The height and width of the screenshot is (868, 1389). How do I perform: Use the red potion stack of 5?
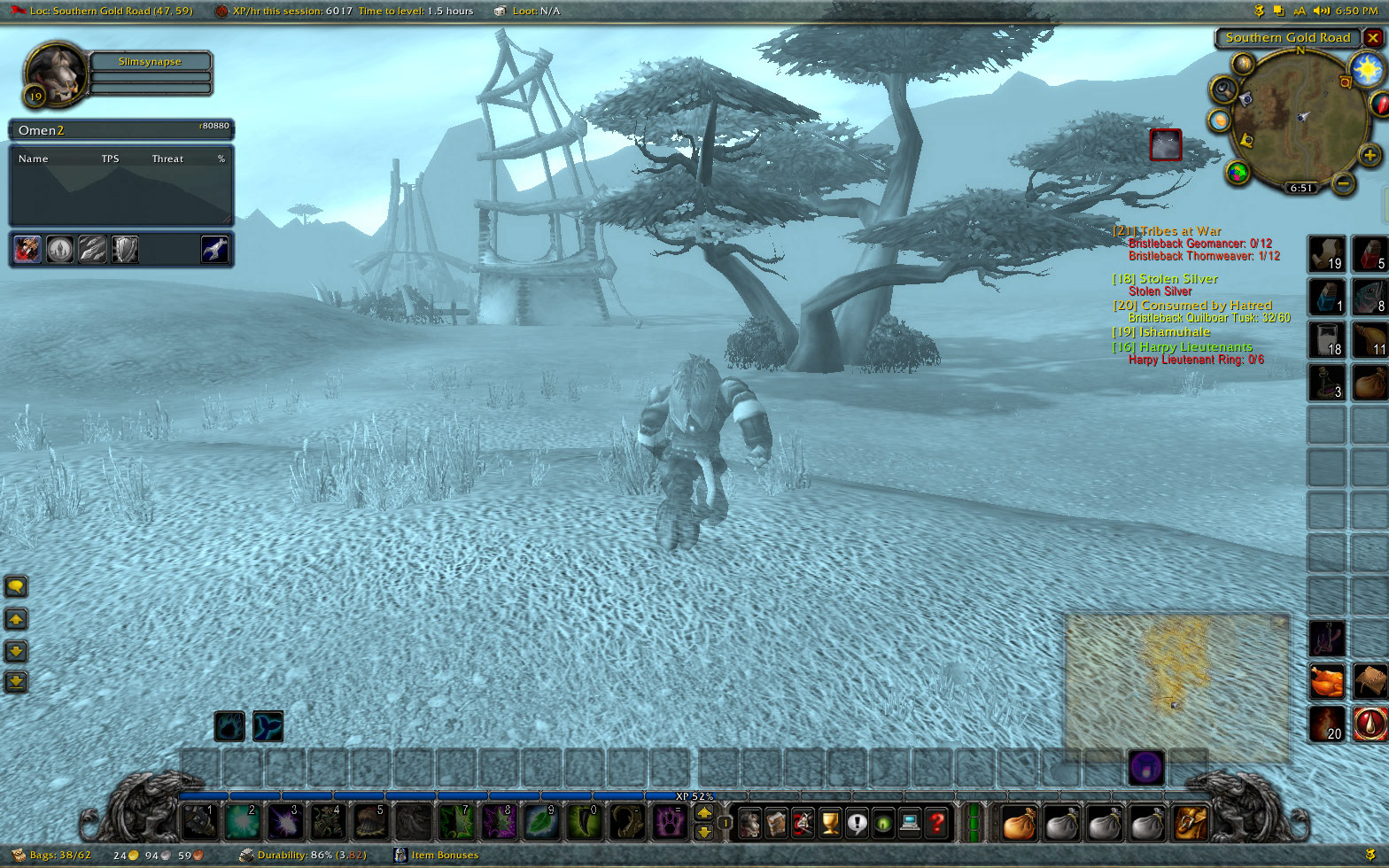pos(1370,253)
